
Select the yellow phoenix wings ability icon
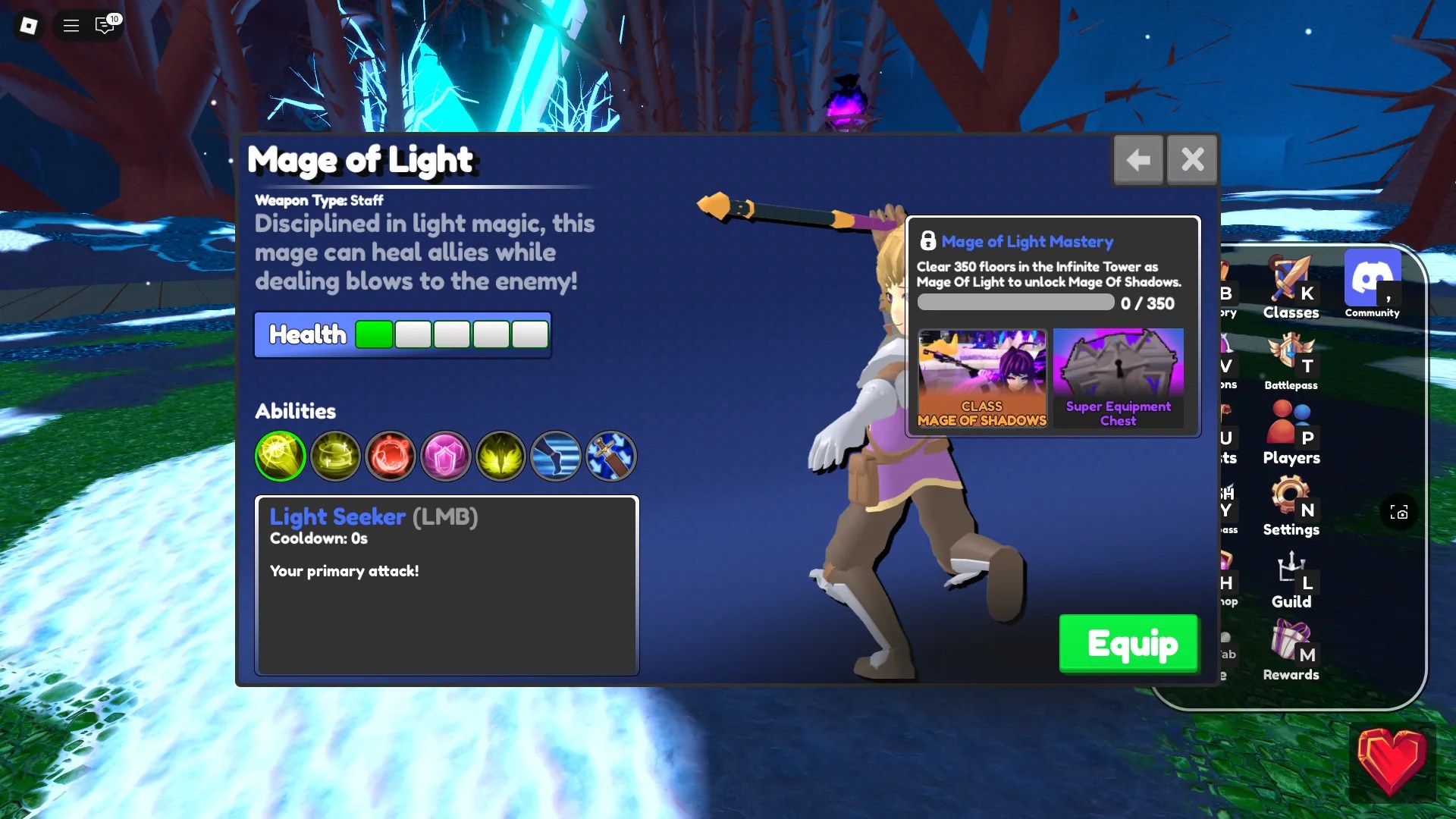pyautogui.click(x=501, y=456)
